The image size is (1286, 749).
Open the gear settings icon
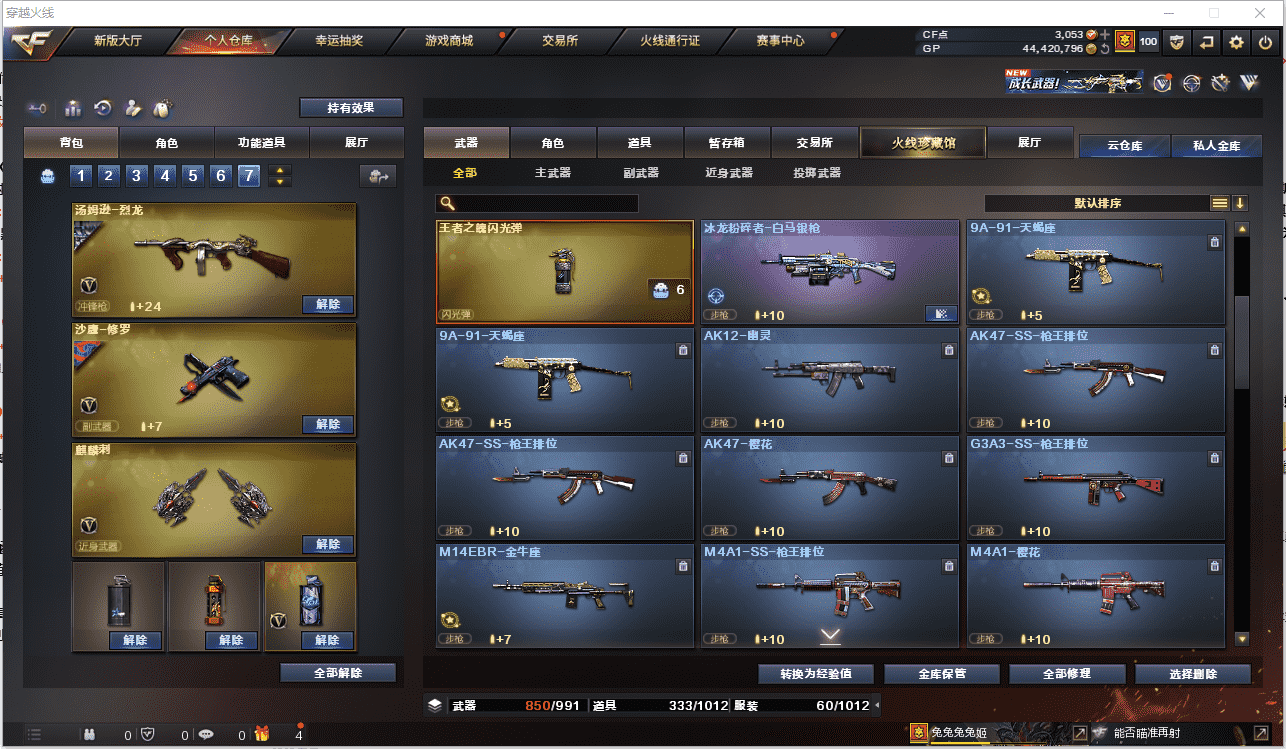pos(1236,42)
